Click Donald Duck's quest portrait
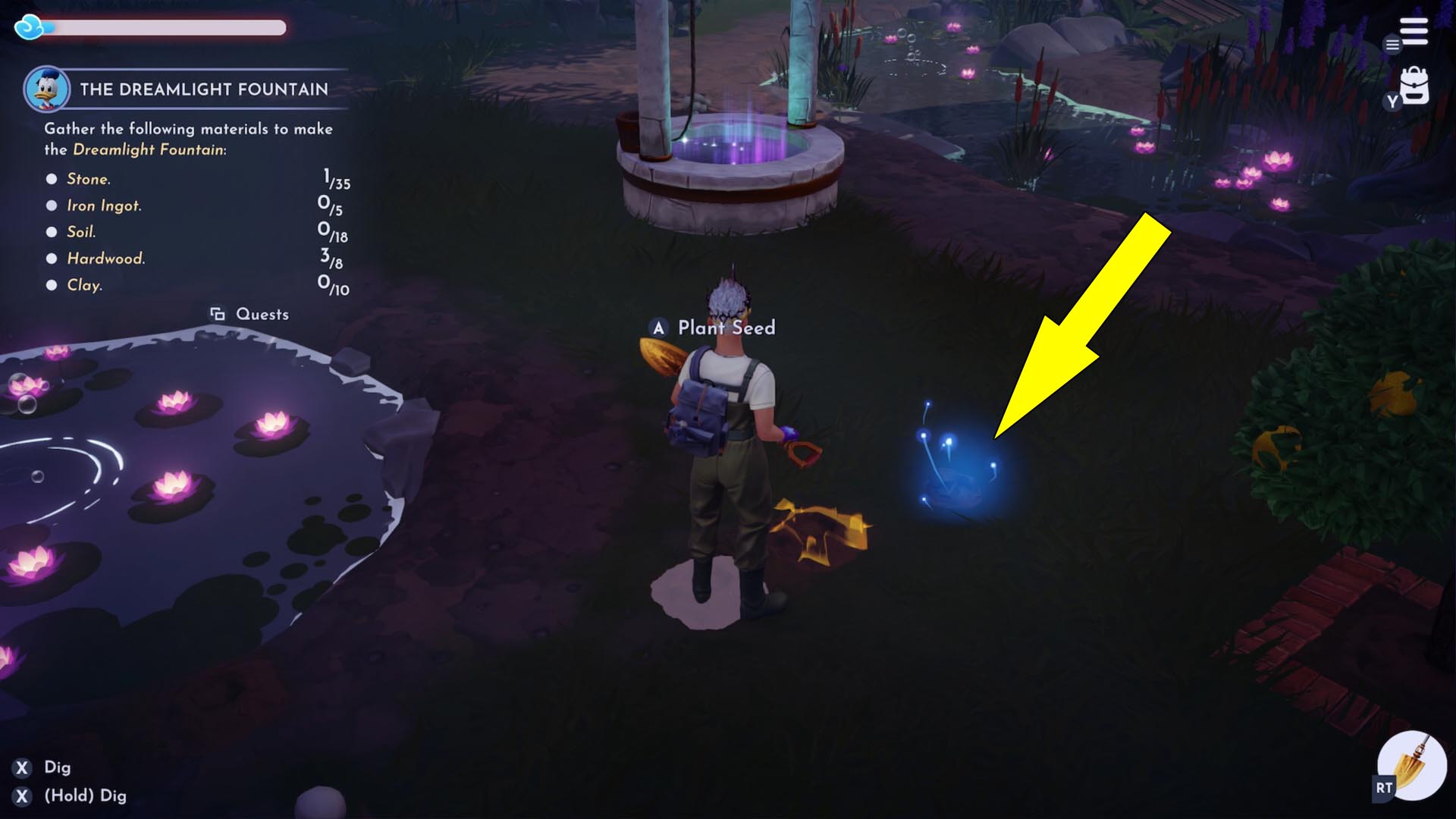 46,89
